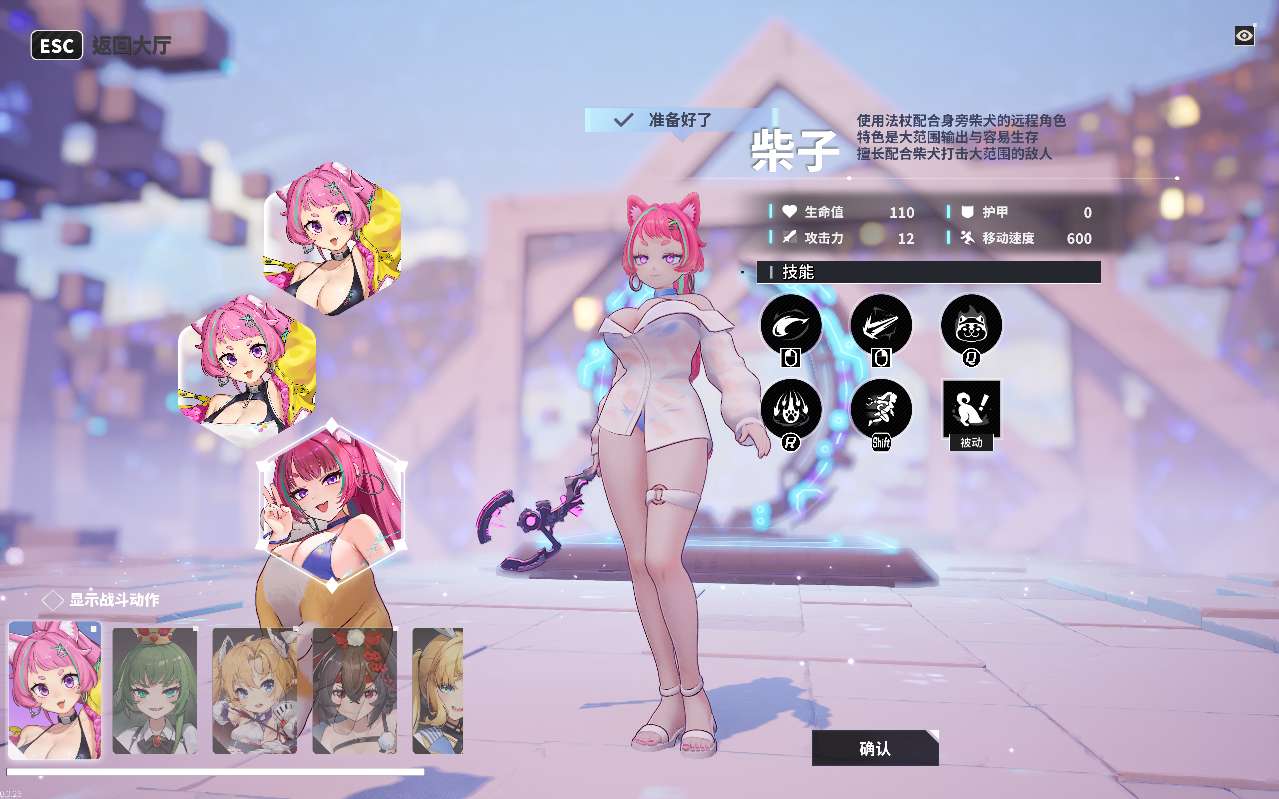Pick the blonde fox-eared character portrait
Image resolution: width=1279 pixels, height=799 pixels.
pos(255,690)
